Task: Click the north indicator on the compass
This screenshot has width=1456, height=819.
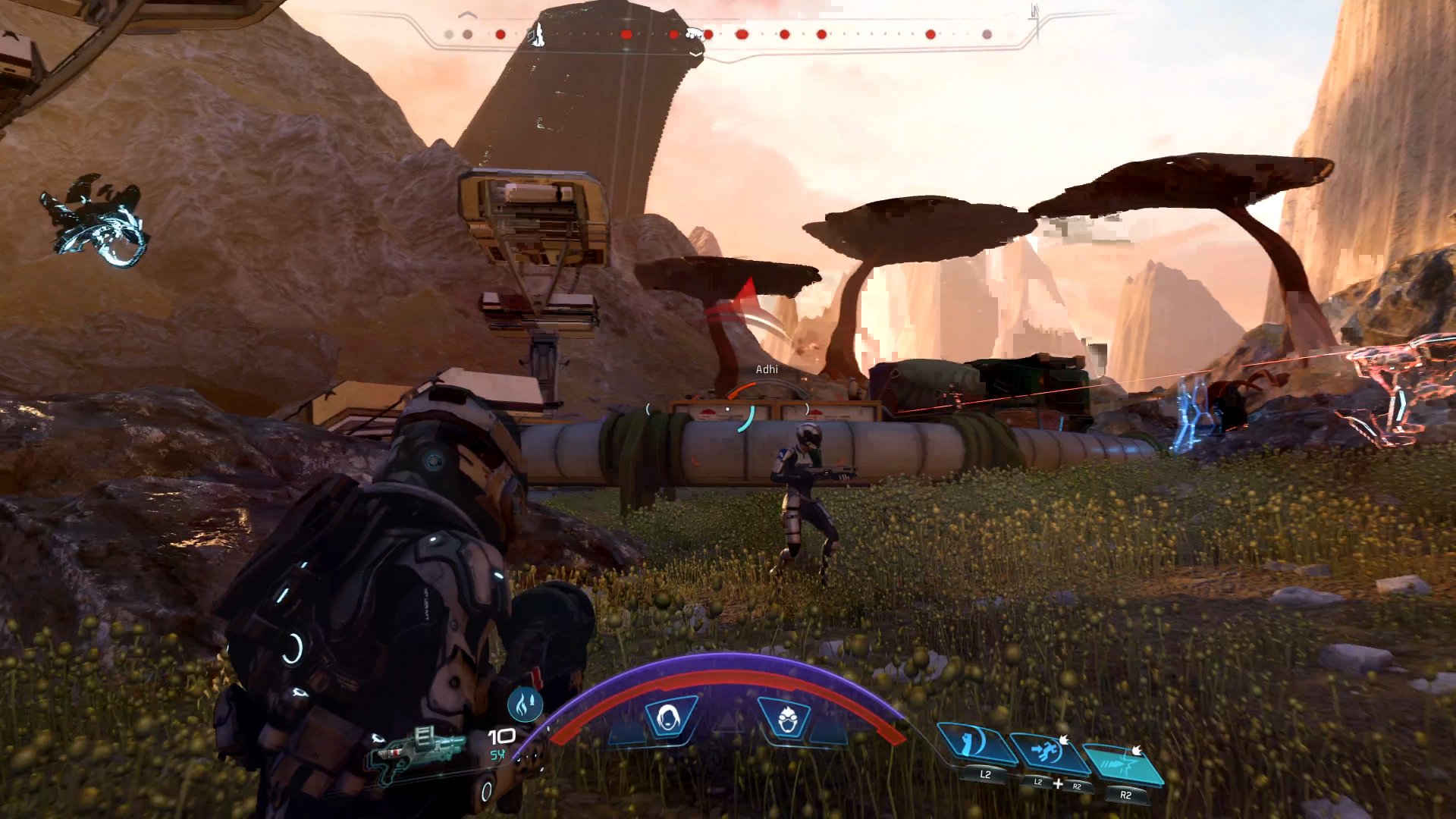Action: coord(1034,9)
